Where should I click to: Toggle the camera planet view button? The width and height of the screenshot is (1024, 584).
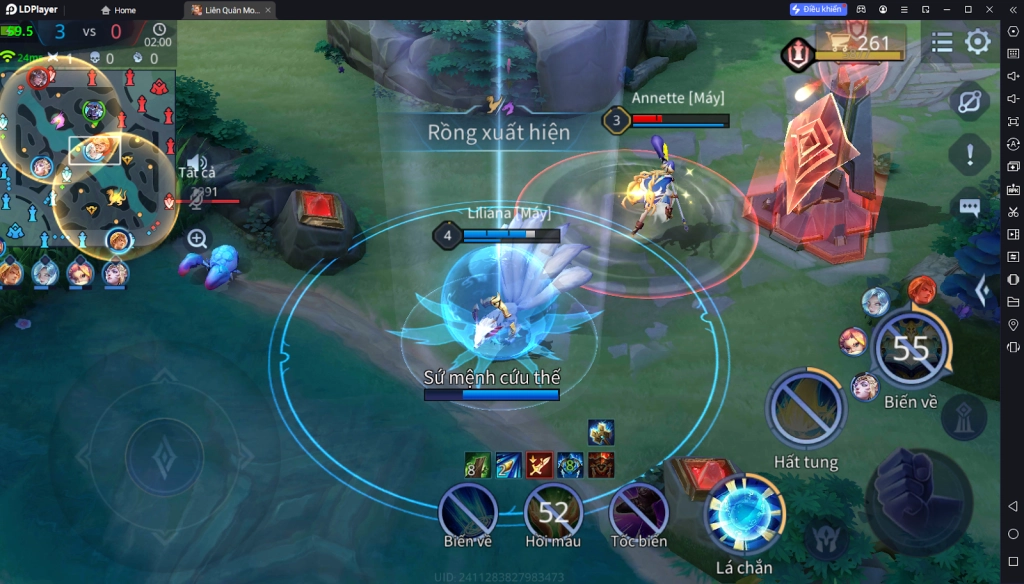pyautogui.click(x=969, y=102)
